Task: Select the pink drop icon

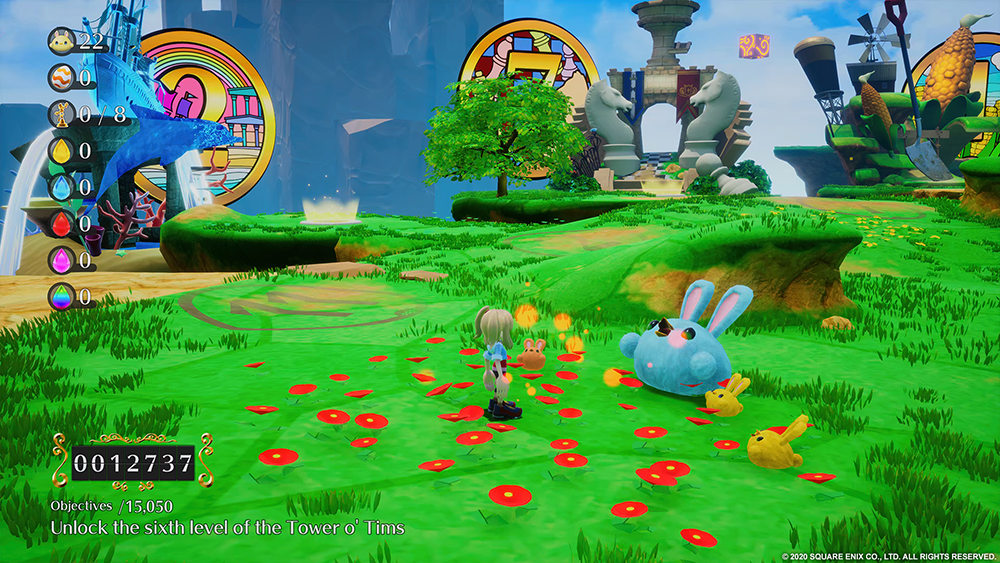Action: [x=62, y=260]
